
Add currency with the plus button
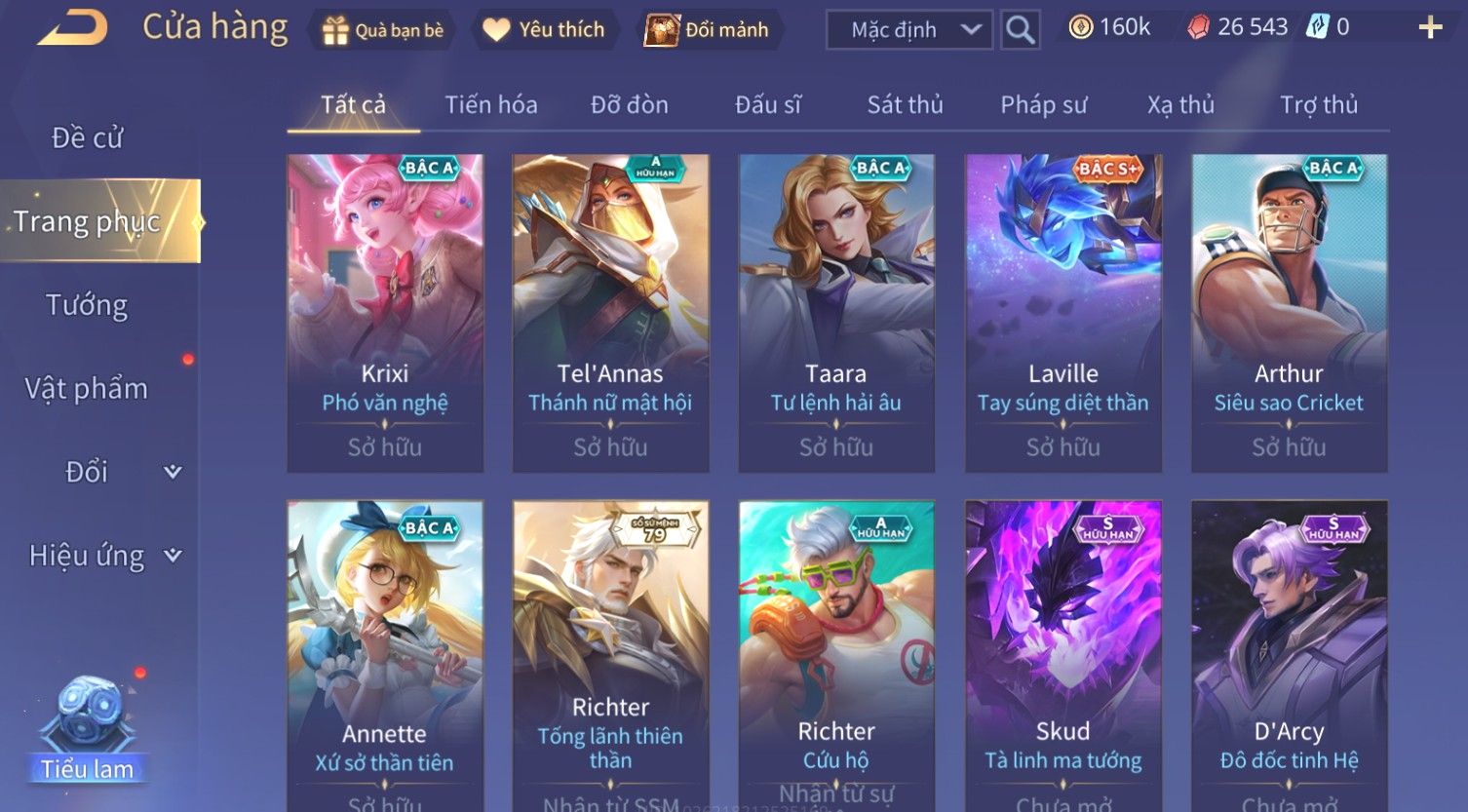[x=1429, y=27]
